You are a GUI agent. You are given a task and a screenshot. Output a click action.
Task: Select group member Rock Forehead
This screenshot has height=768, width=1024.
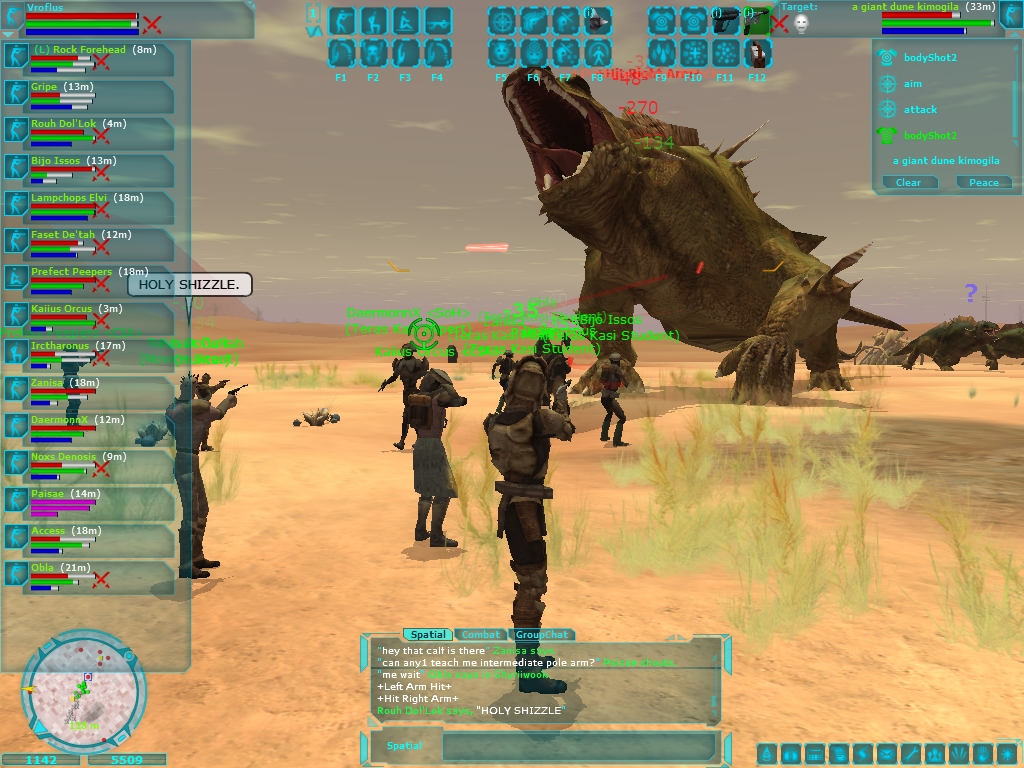point(80,50)
